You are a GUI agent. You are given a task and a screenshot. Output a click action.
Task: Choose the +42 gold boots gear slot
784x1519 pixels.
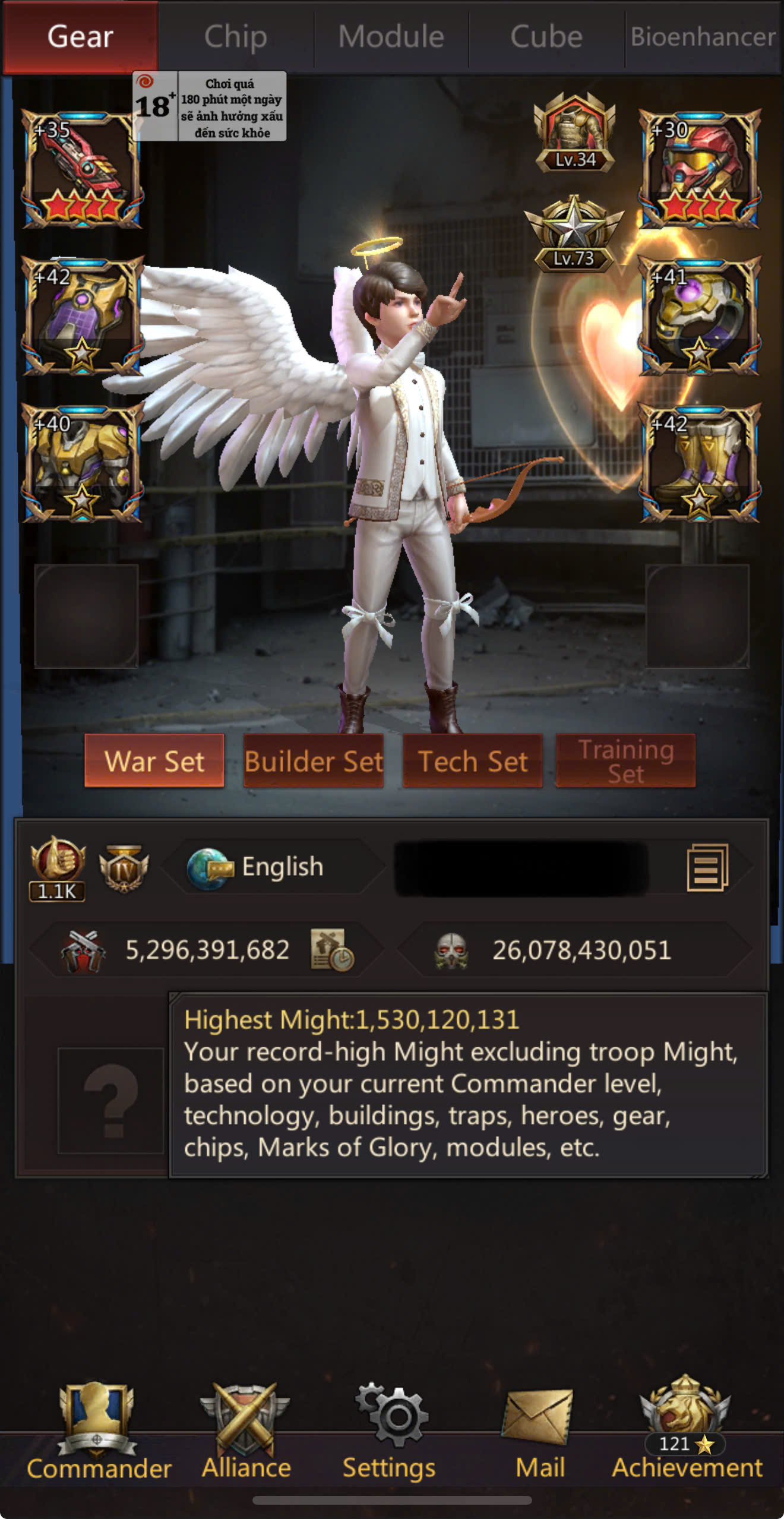coord(699,463)
